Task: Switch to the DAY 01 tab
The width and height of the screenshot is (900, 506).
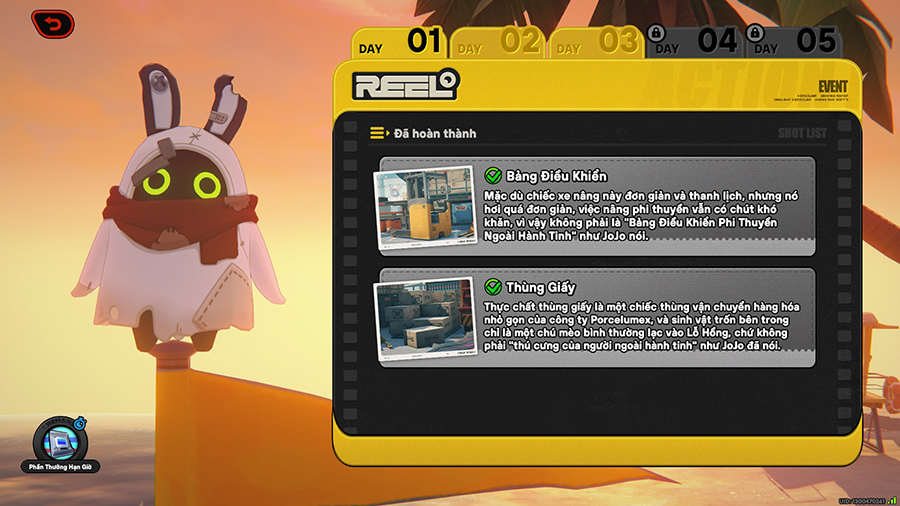Action: click(400, 42)
